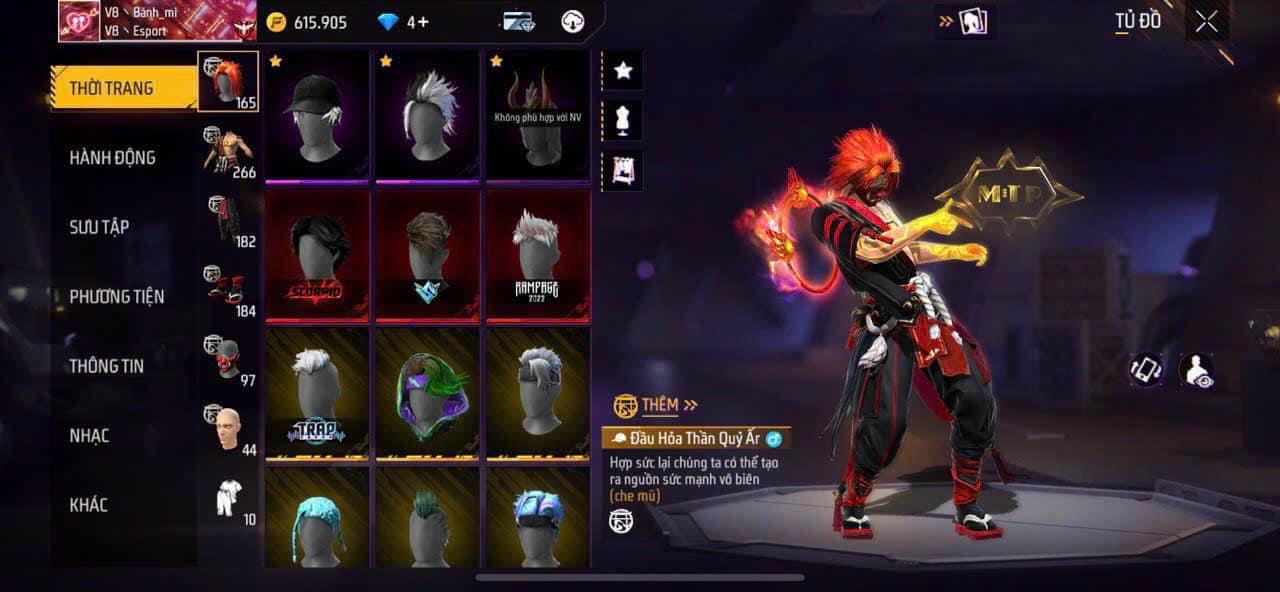The width and height of the screenshot is (1280, 592).
Task: Toggle the character view eye icon
Action: (x=1196, y=371)
